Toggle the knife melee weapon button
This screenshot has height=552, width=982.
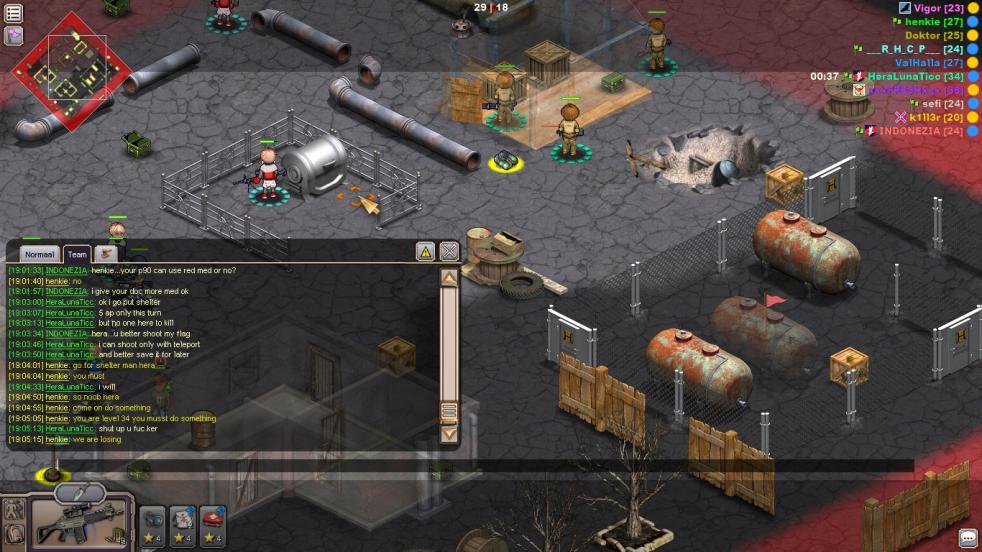(x=80, y=492)
